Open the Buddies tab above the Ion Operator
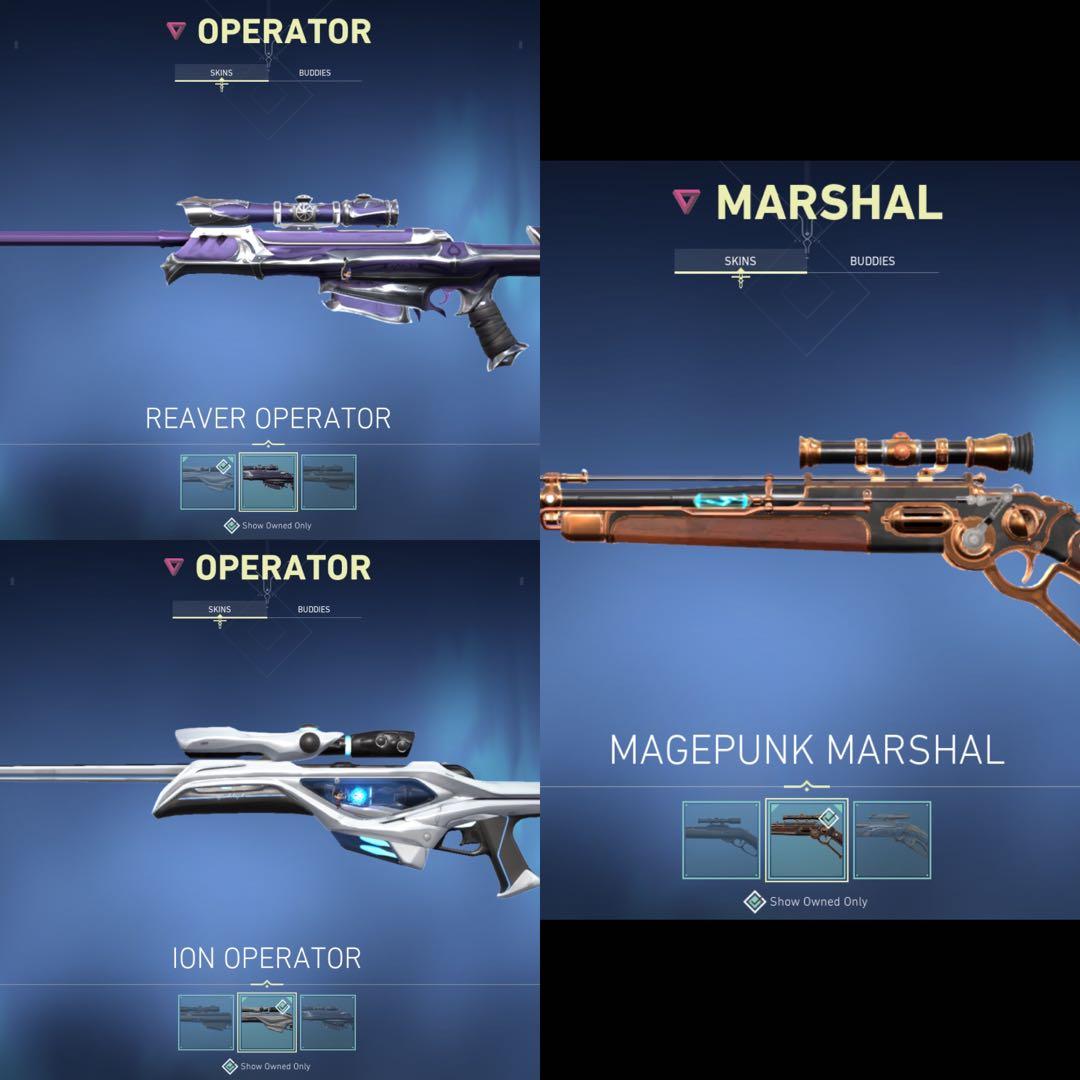 314,609
